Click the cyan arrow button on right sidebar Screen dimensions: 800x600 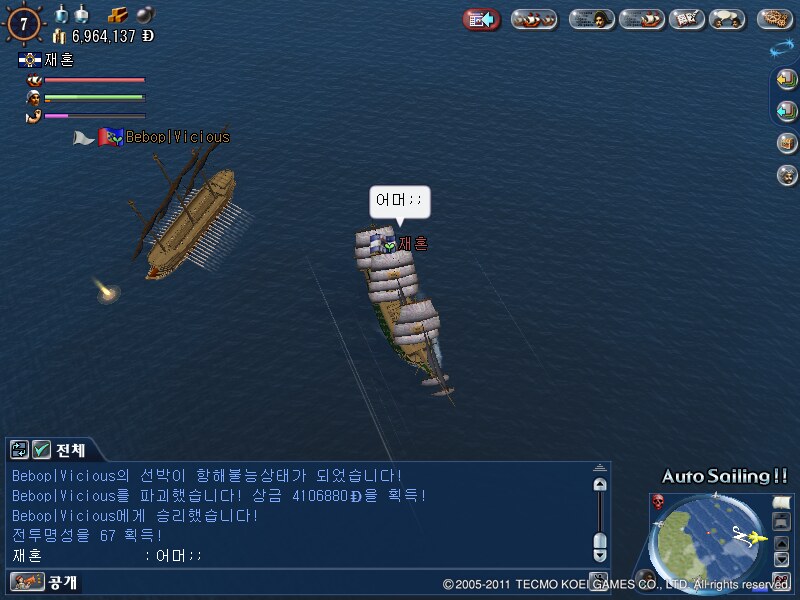tap(787, 110)
